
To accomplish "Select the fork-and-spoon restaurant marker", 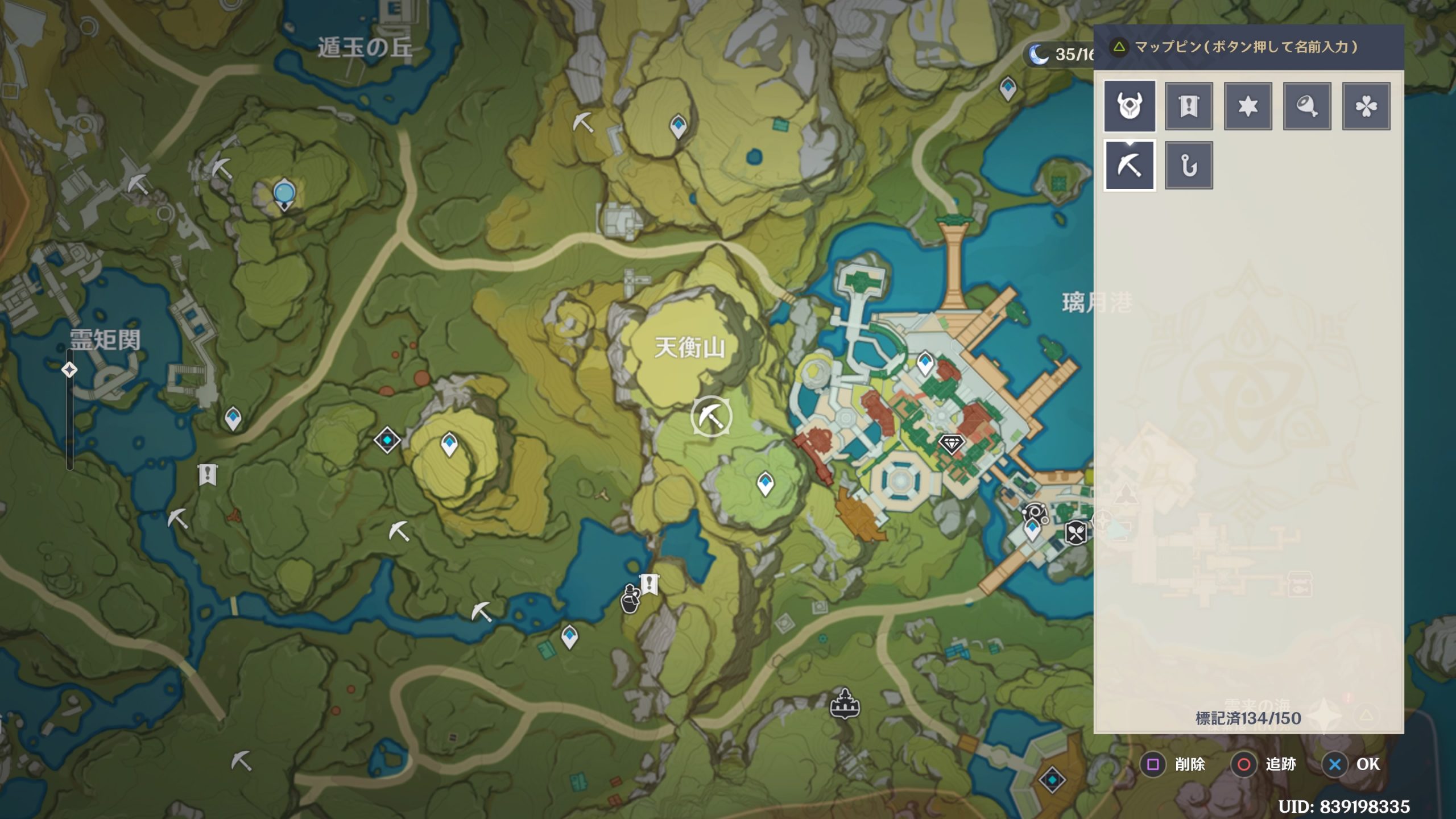I will (x=1075, y=533).
